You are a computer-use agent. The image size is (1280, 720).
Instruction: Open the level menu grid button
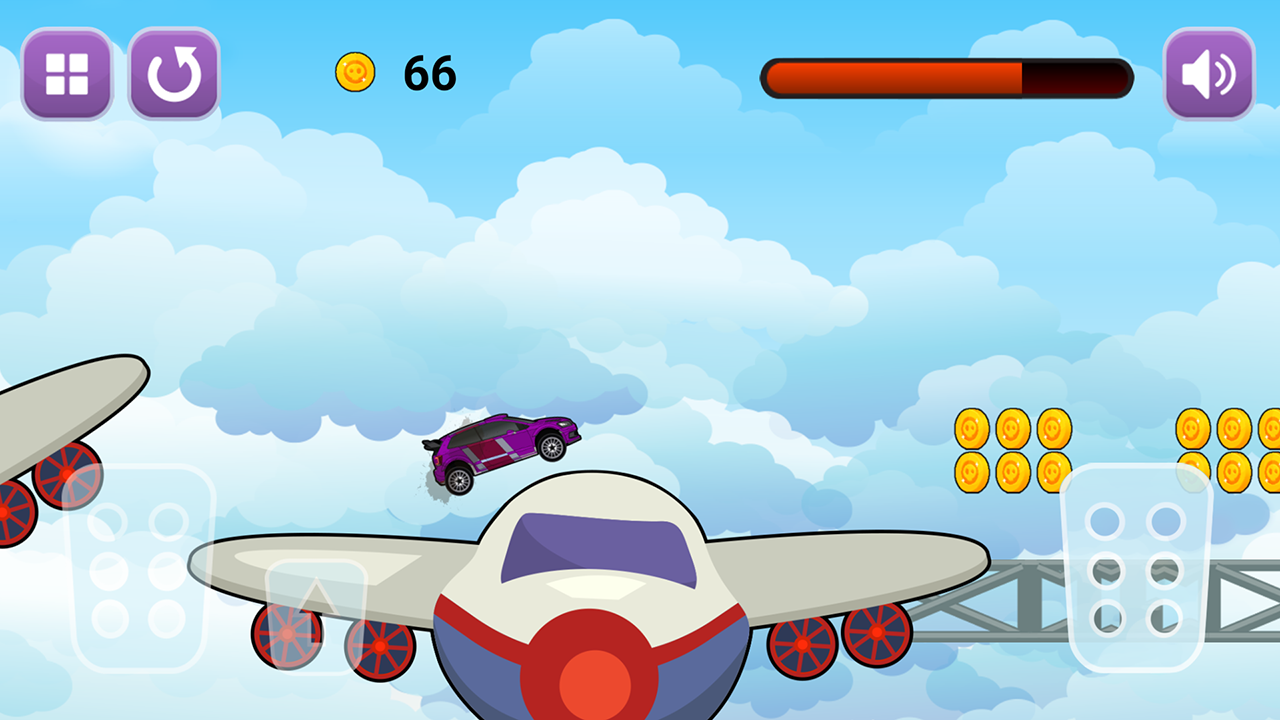(x=67, y=74)
